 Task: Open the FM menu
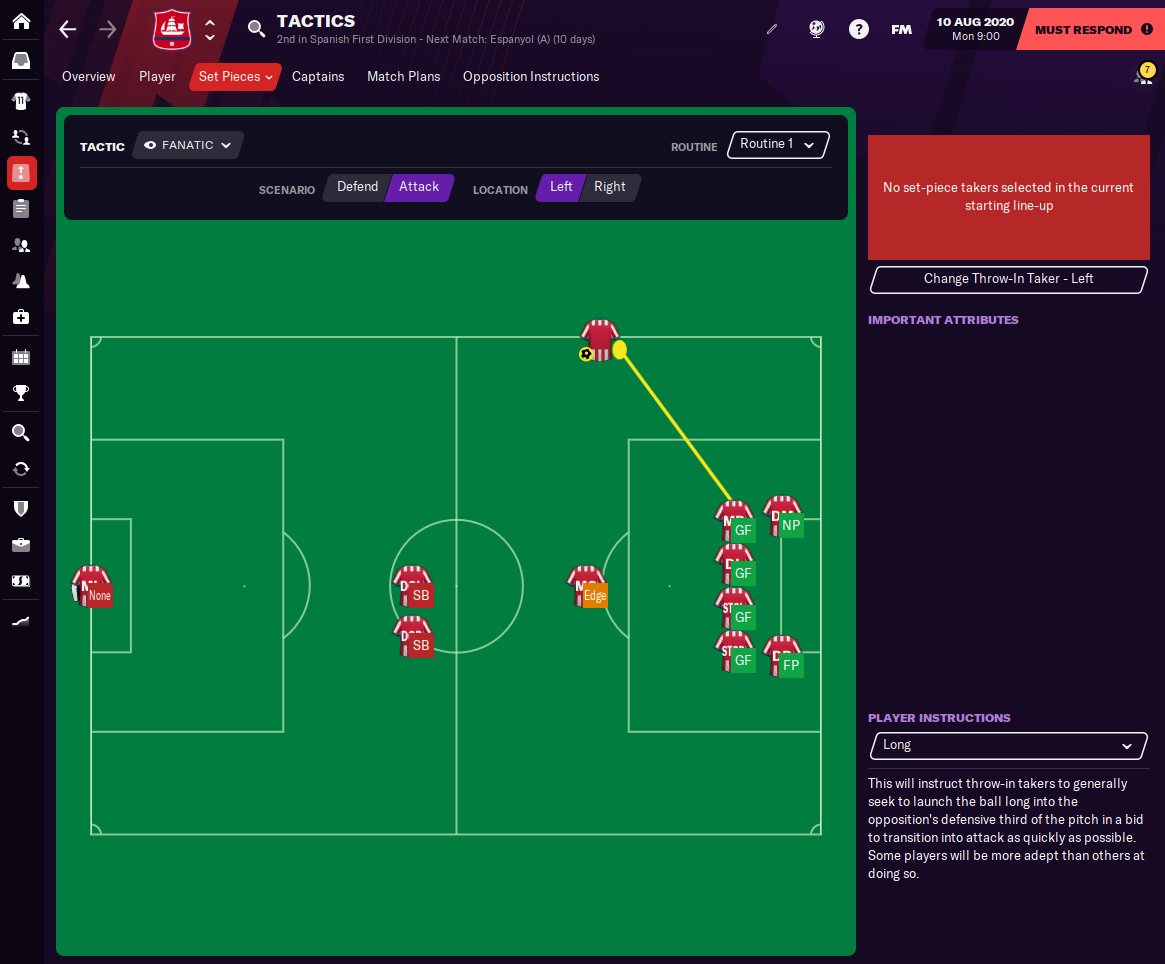click(x=901, y=29)
